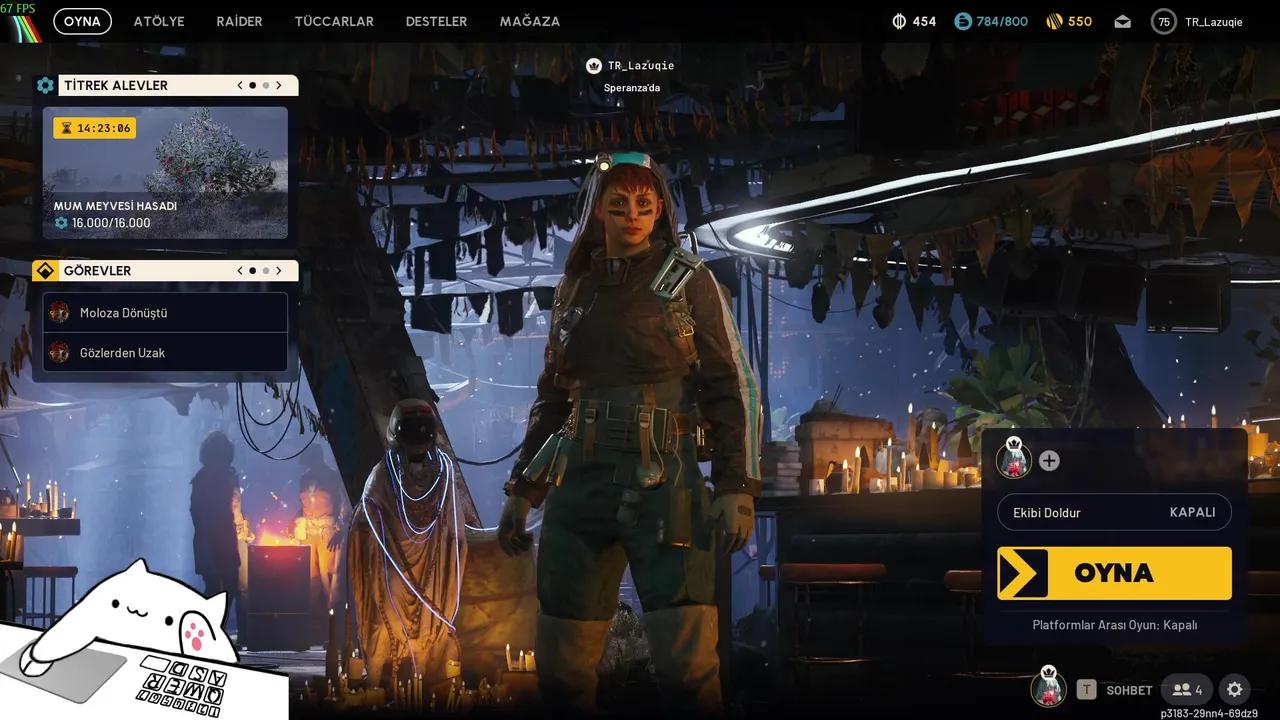Viewport: 1280px width, 720px height.
Task: Open the MUM MEYVESİ HASADI event card
Action: point(165,175)
